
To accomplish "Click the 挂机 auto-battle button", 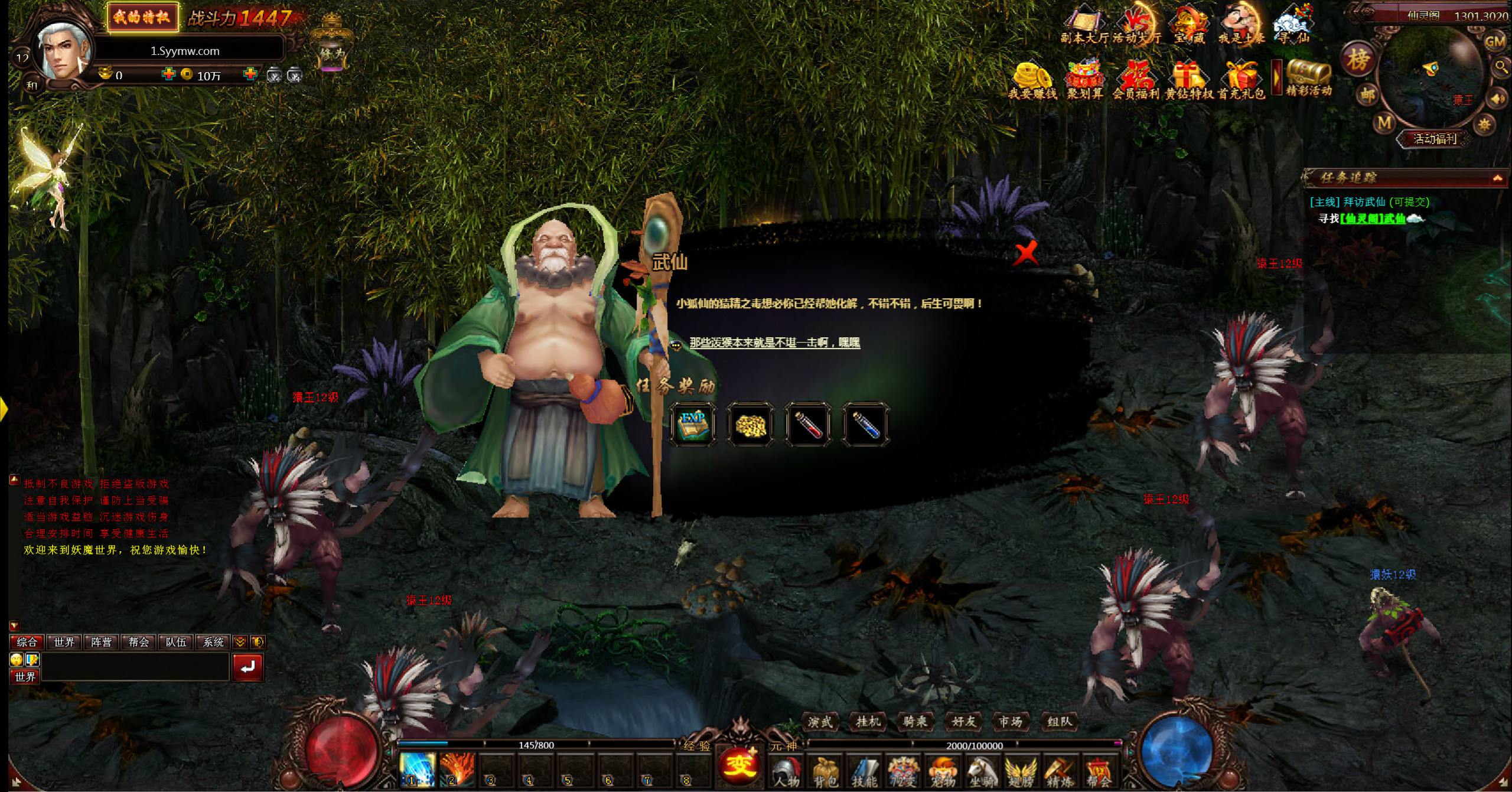I will click(x=868, y=721).
